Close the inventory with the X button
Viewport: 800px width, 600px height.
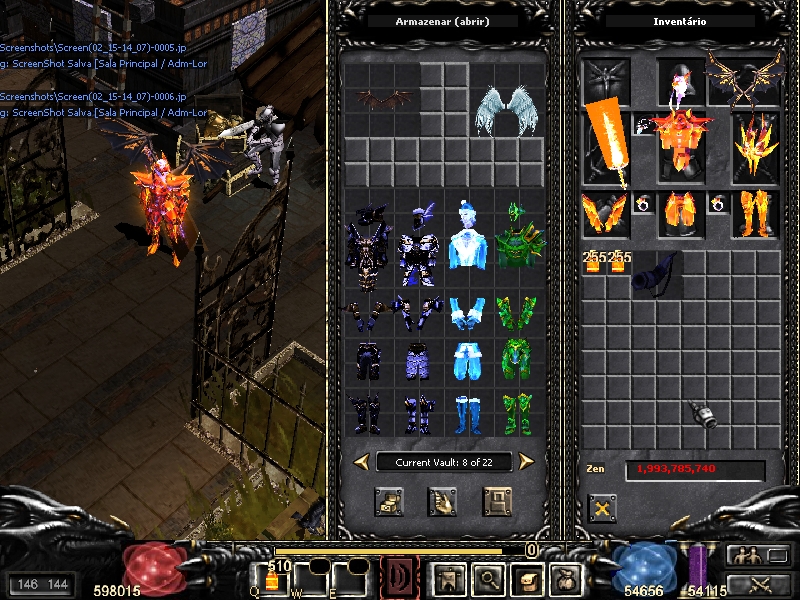coord(602,508)
